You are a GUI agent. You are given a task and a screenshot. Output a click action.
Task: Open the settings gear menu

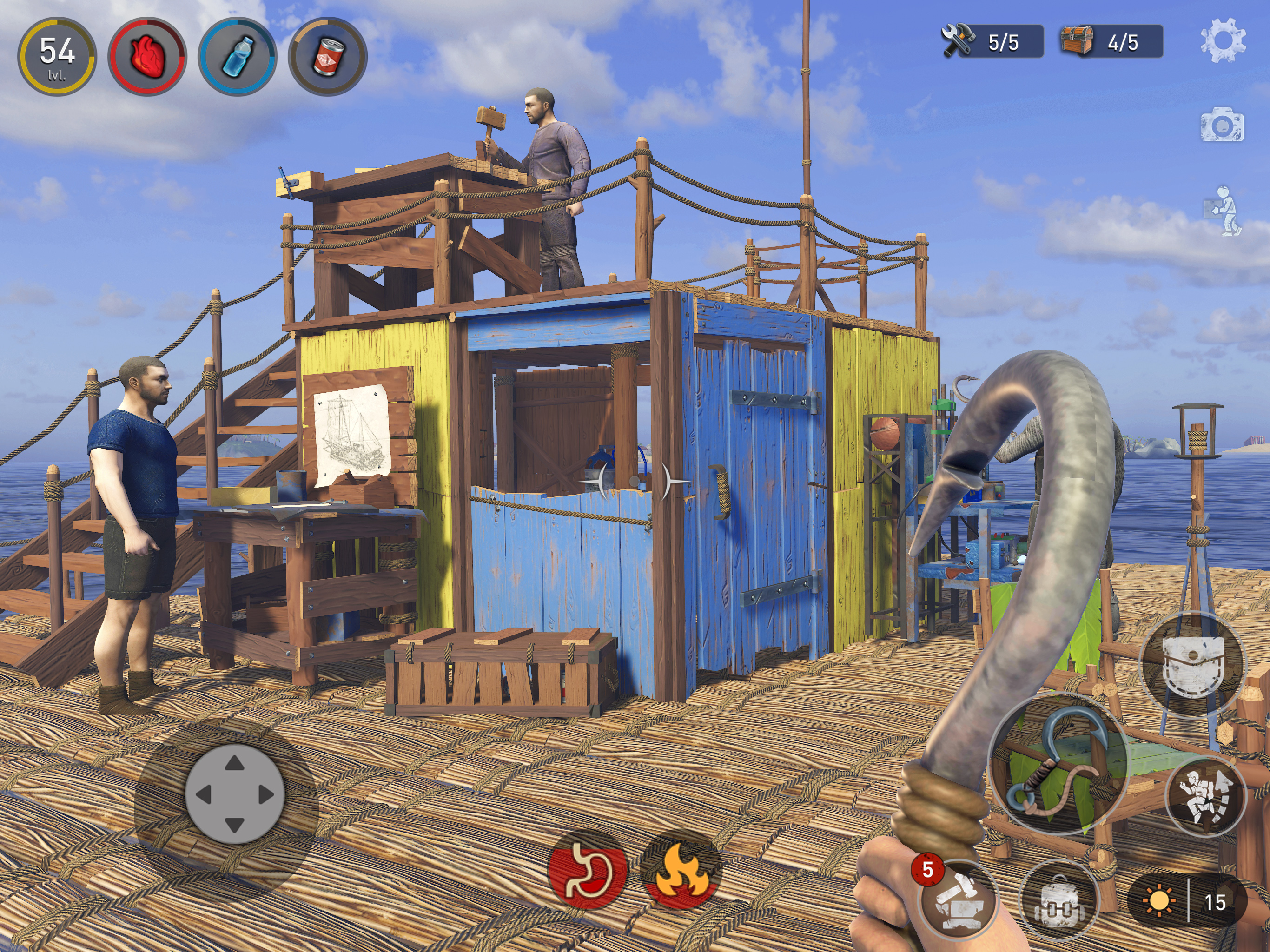pyautogui.click(x=1222, y=40)
